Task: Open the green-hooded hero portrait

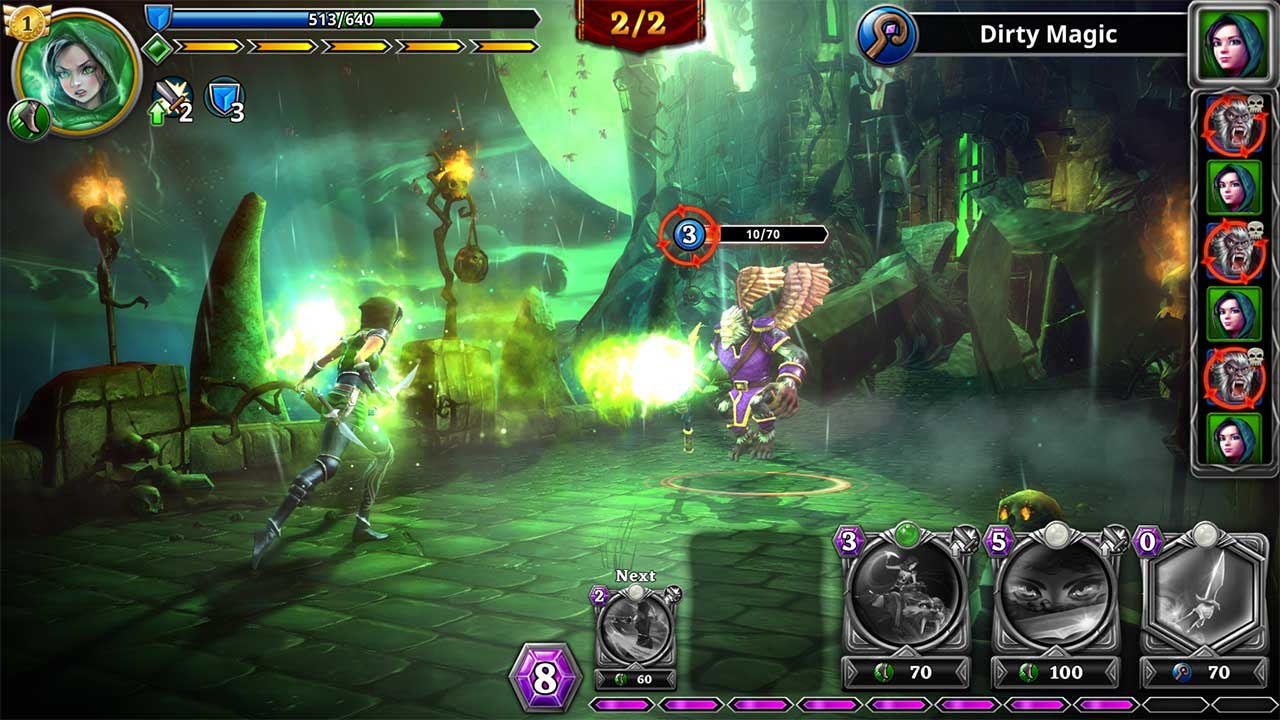Action: point(80,72)
